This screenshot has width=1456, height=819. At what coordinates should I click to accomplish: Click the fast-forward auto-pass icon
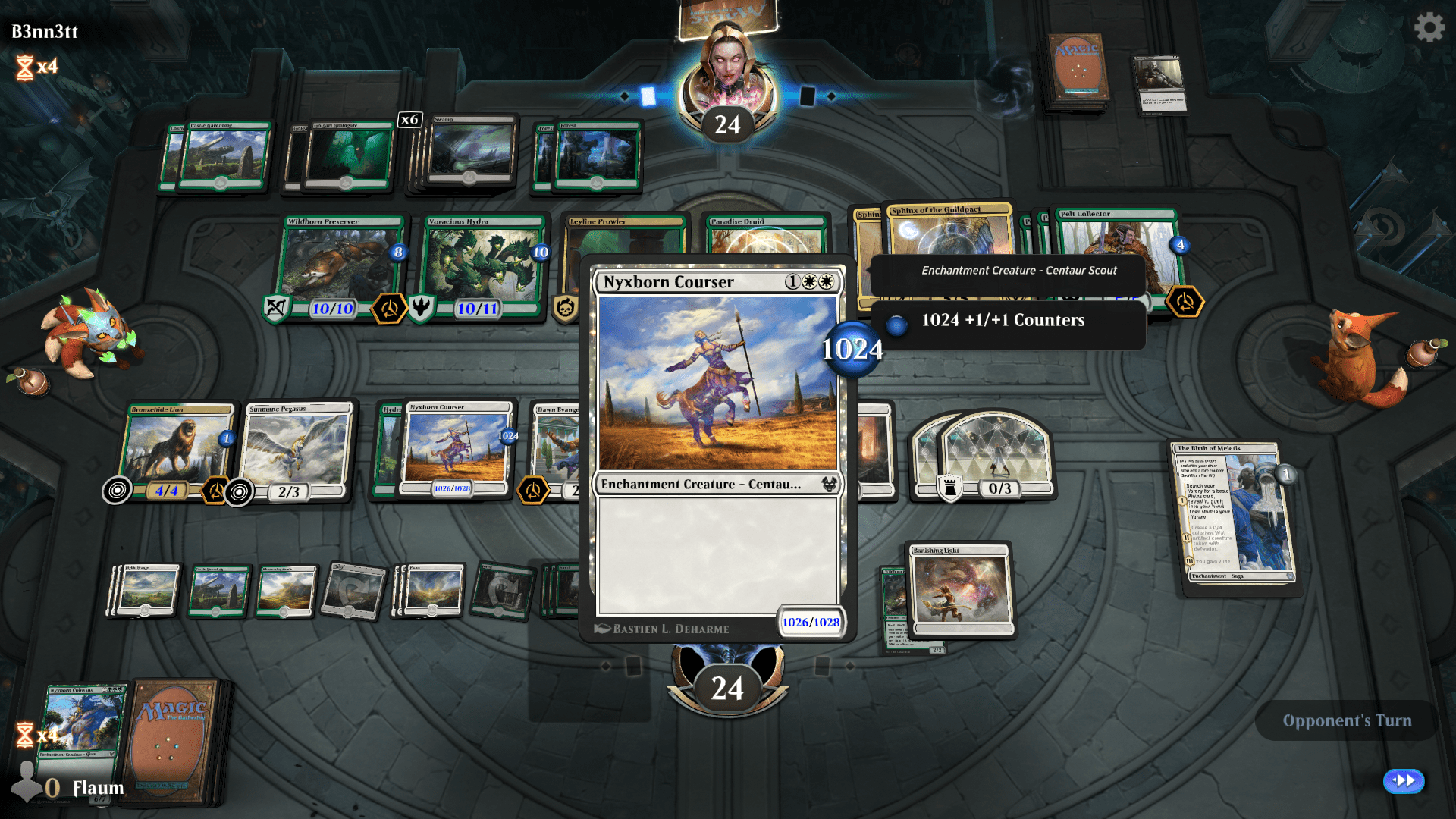(x=1402, y=780)
